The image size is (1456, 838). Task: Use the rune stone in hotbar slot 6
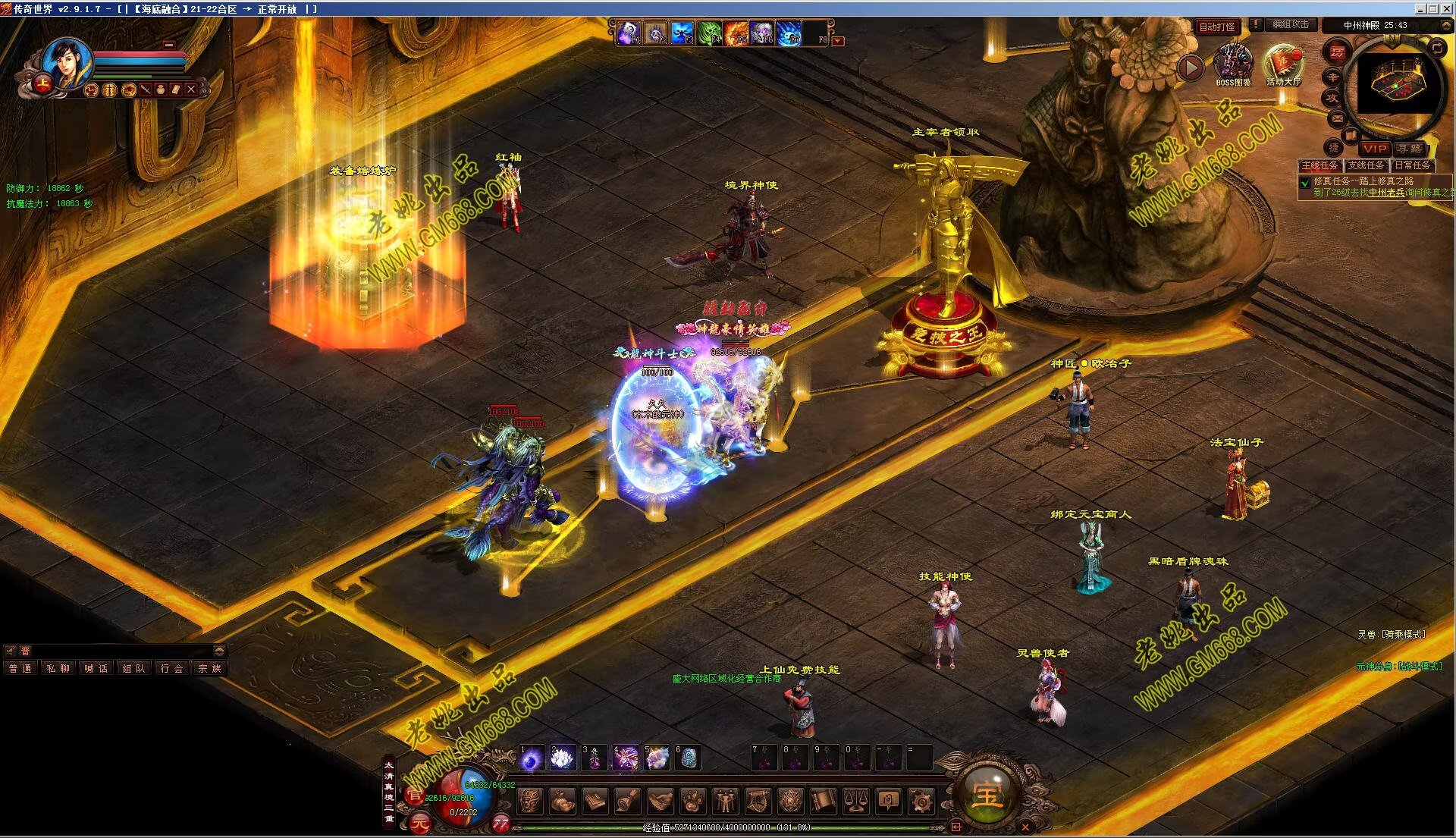(689, 758)
